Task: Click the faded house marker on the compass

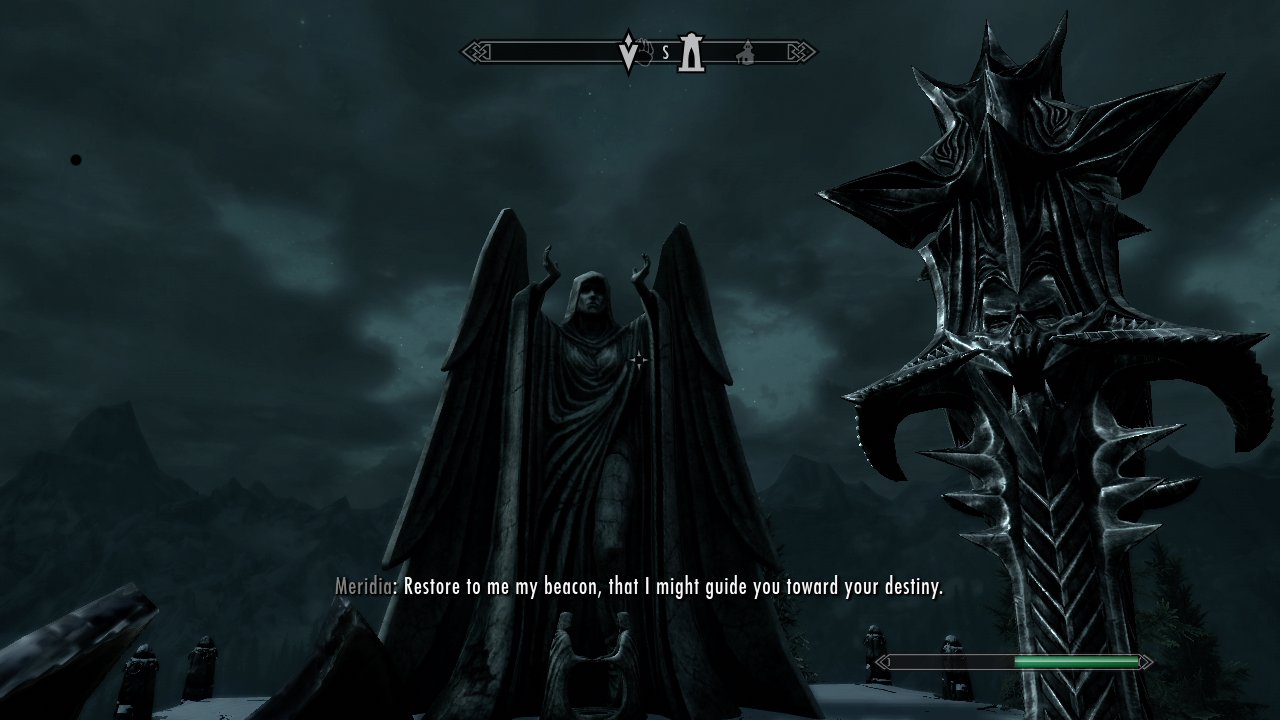Action: tap(745, 52)
